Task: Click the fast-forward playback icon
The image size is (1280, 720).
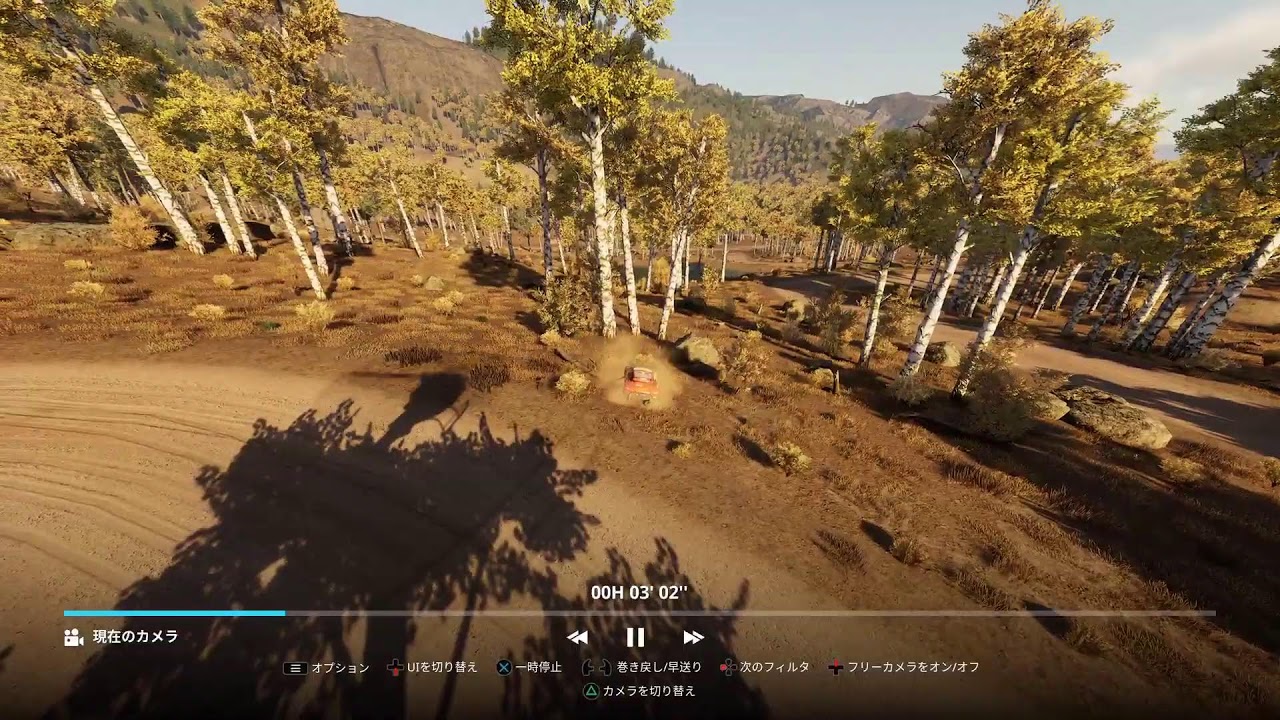Action: point(692,637)
